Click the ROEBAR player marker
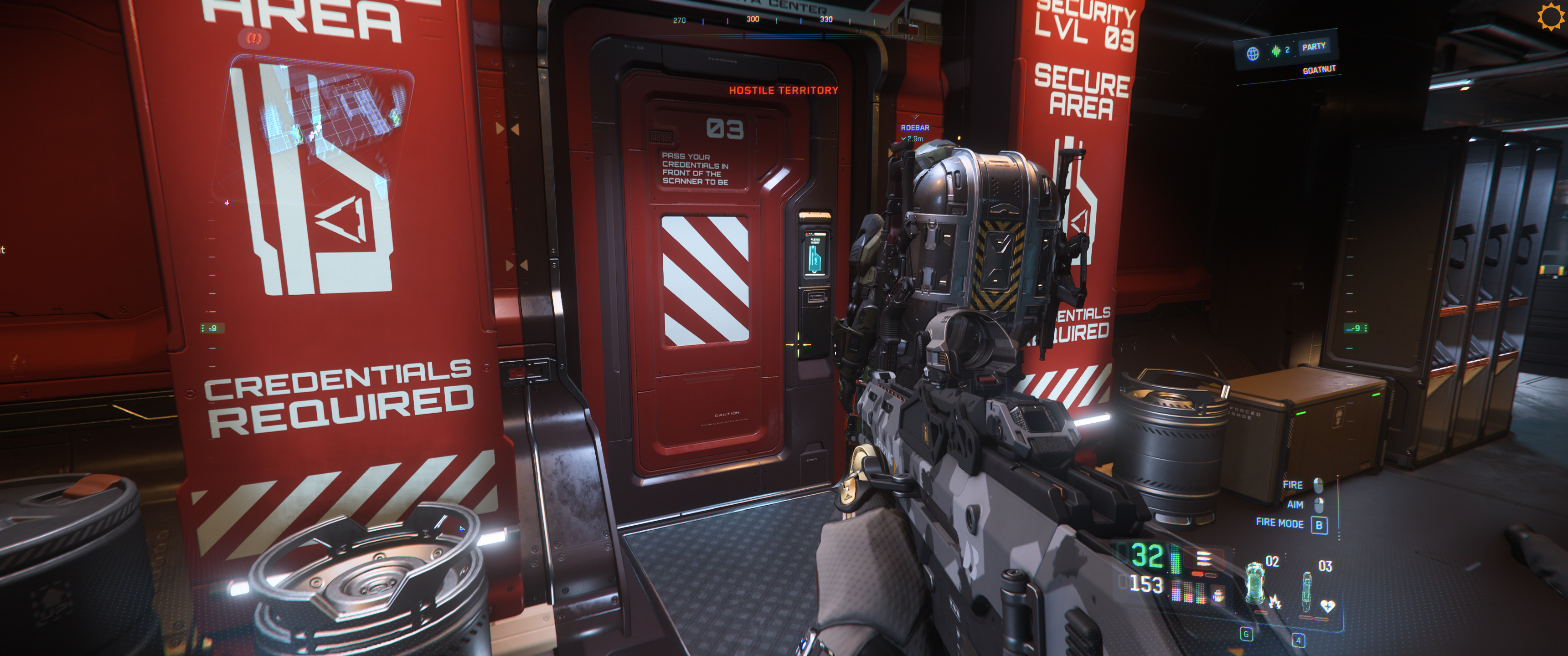 pyautogui.click(x=915, y=128)
